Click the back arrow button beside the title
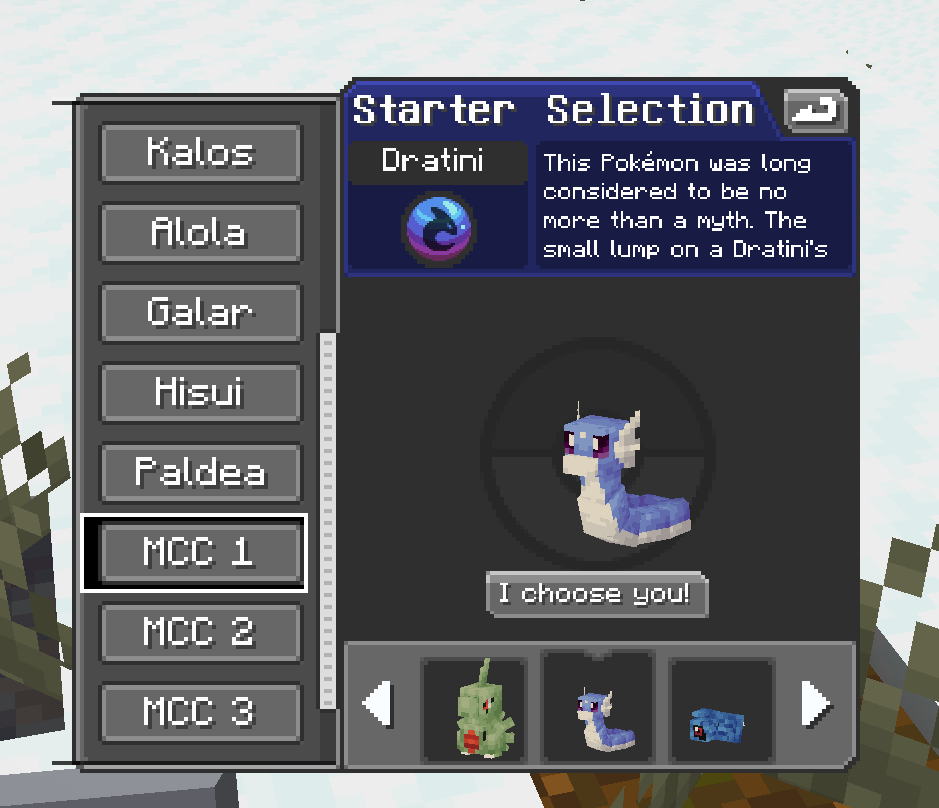The image size is (939, 808). pos(815,110)
